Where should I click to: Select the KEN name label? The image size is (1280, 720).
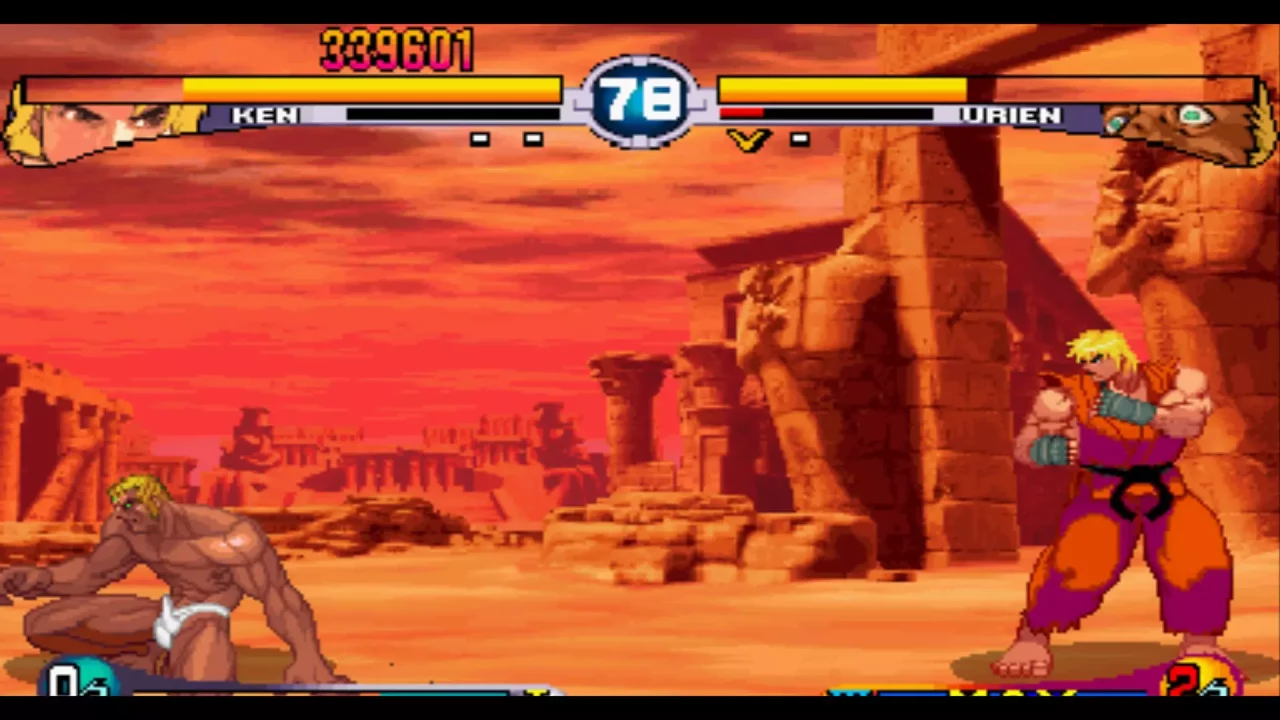pos(265,115)
